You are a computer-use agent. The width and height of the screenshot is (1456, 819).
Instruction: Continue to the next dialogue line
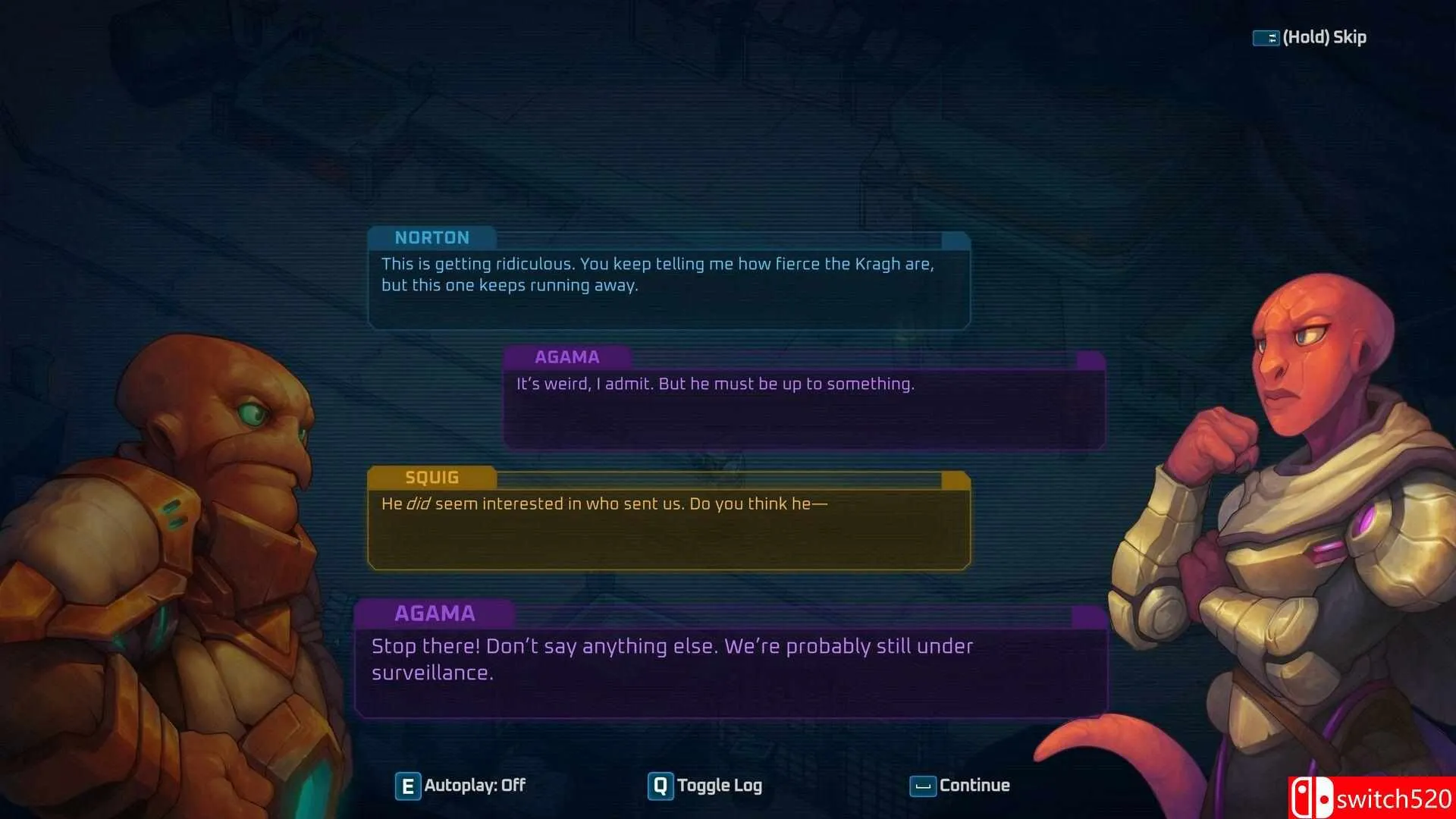(960, 786)
